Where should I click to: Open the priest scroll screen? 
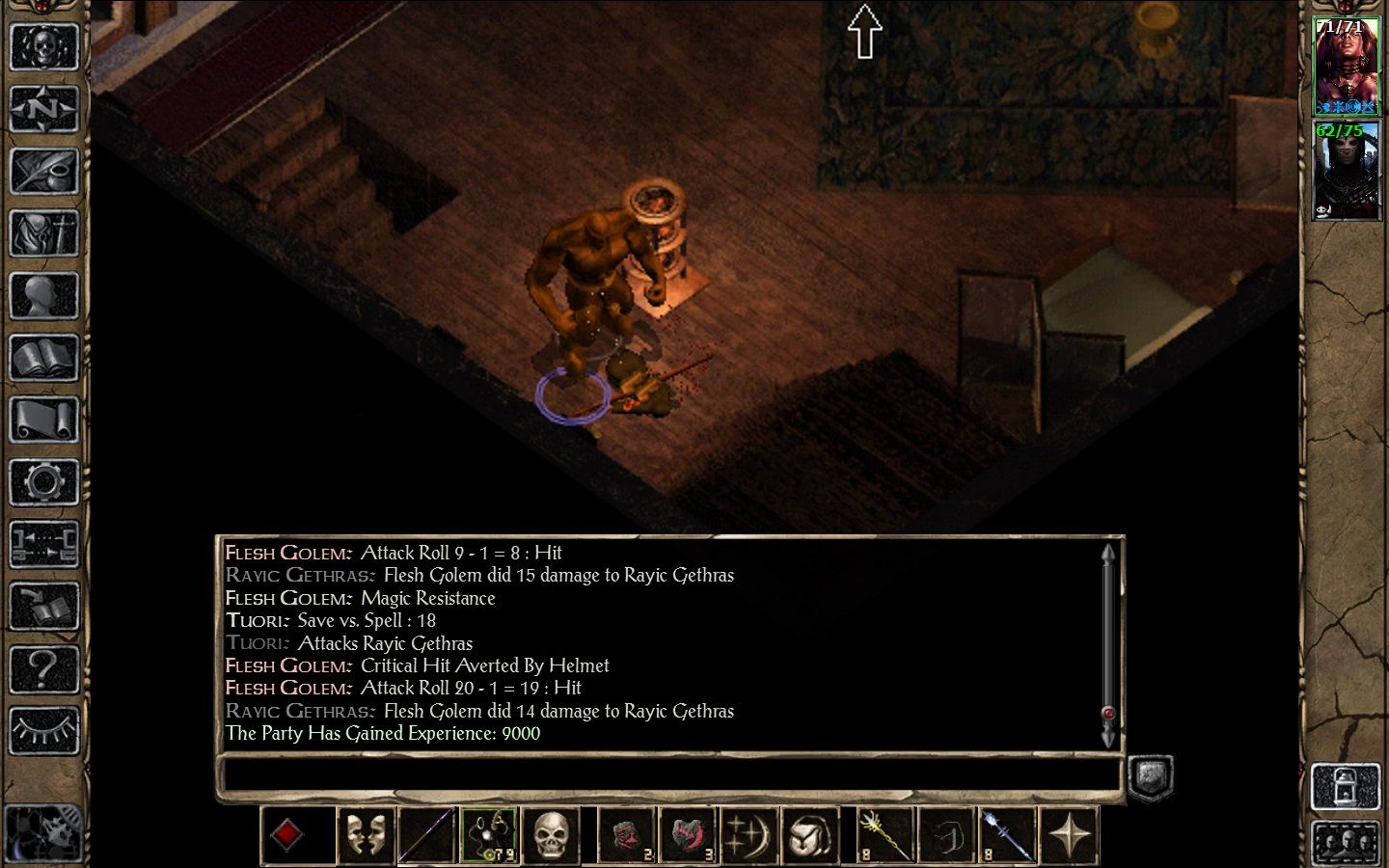tap(43, 421)
